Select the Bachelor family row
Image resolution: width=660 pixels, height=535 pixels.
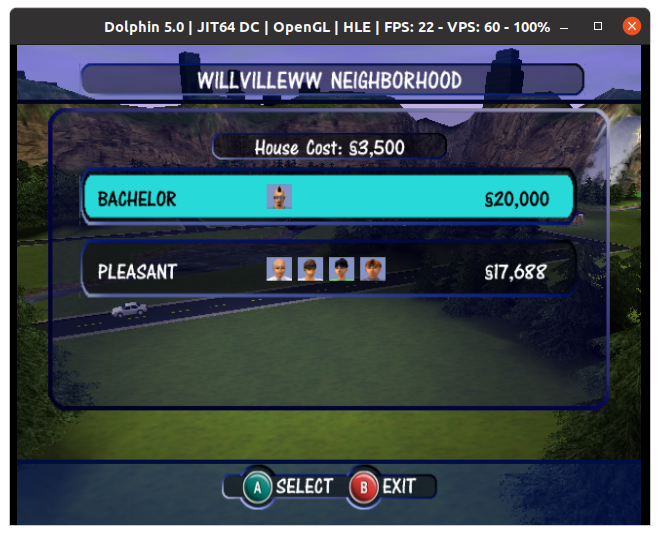click(x=328, y=198)
